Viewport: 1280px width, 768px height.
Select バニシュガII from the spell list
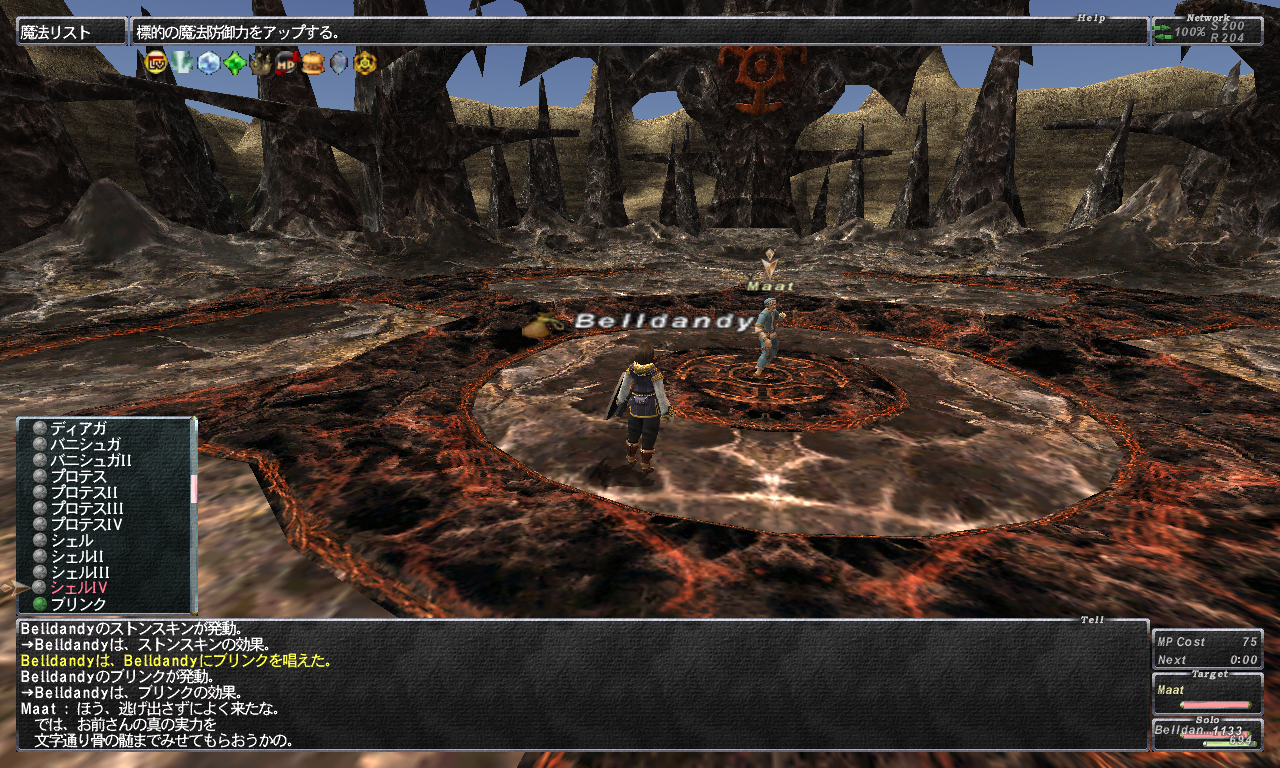point(91,460)
